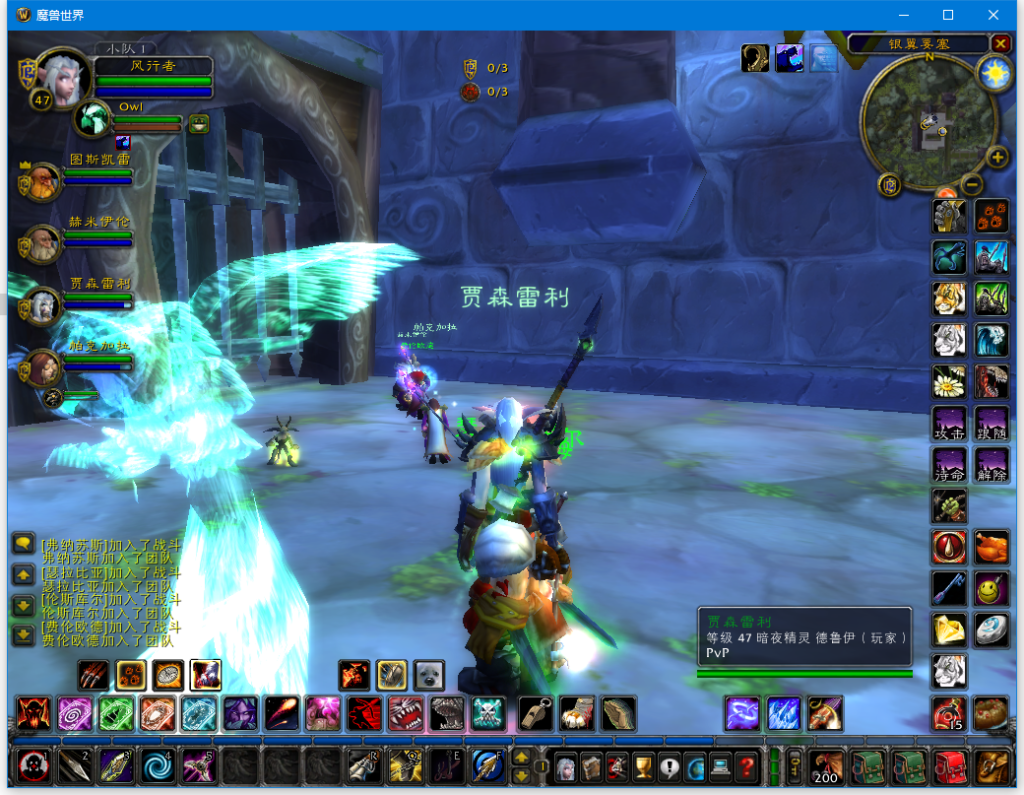Screen dimensions: 1024x795
Task: Eat the roast chicken food item
Action: point(991,548)
